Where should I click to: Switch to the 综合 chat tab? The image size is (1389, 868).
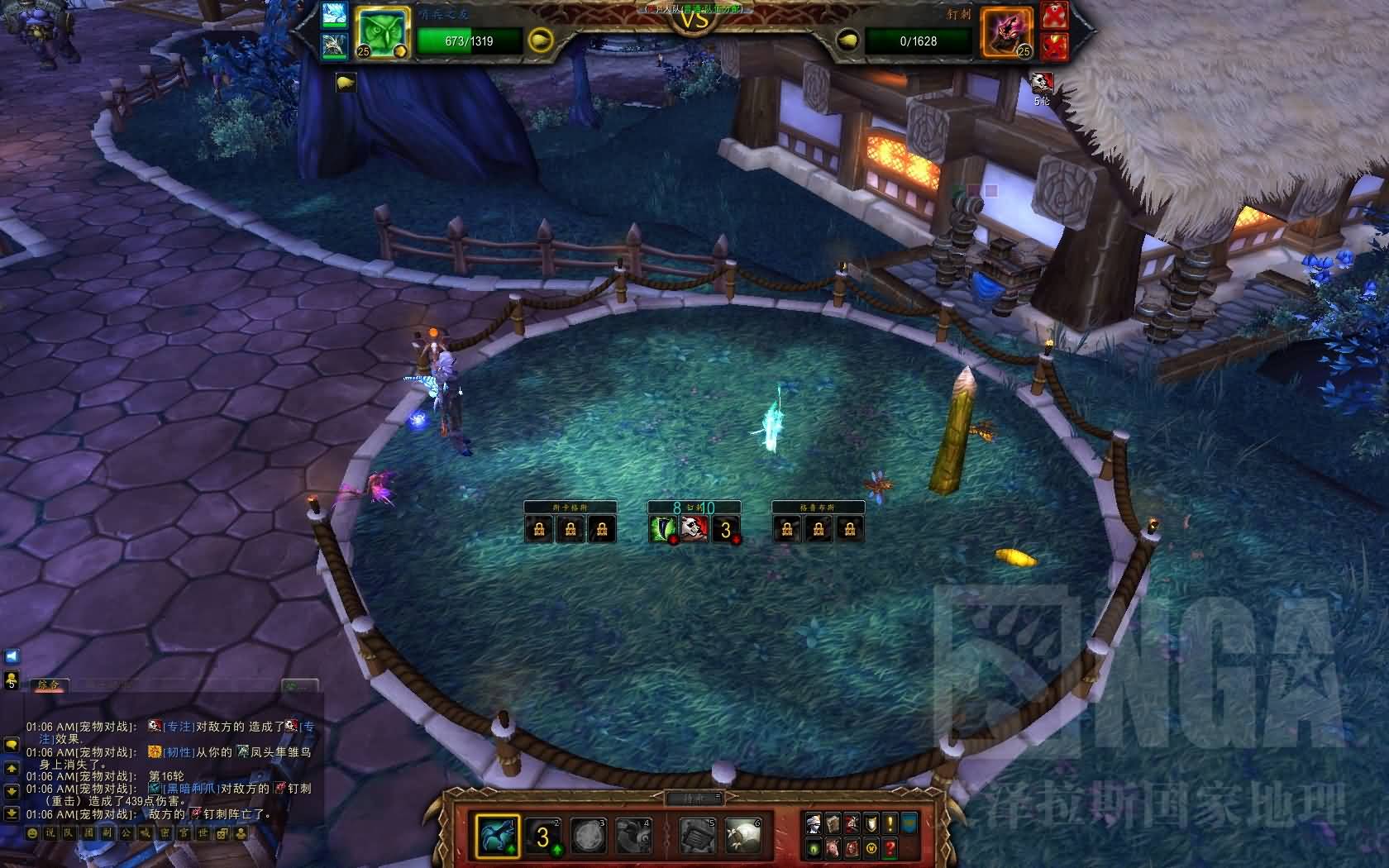tap(50, 684)
